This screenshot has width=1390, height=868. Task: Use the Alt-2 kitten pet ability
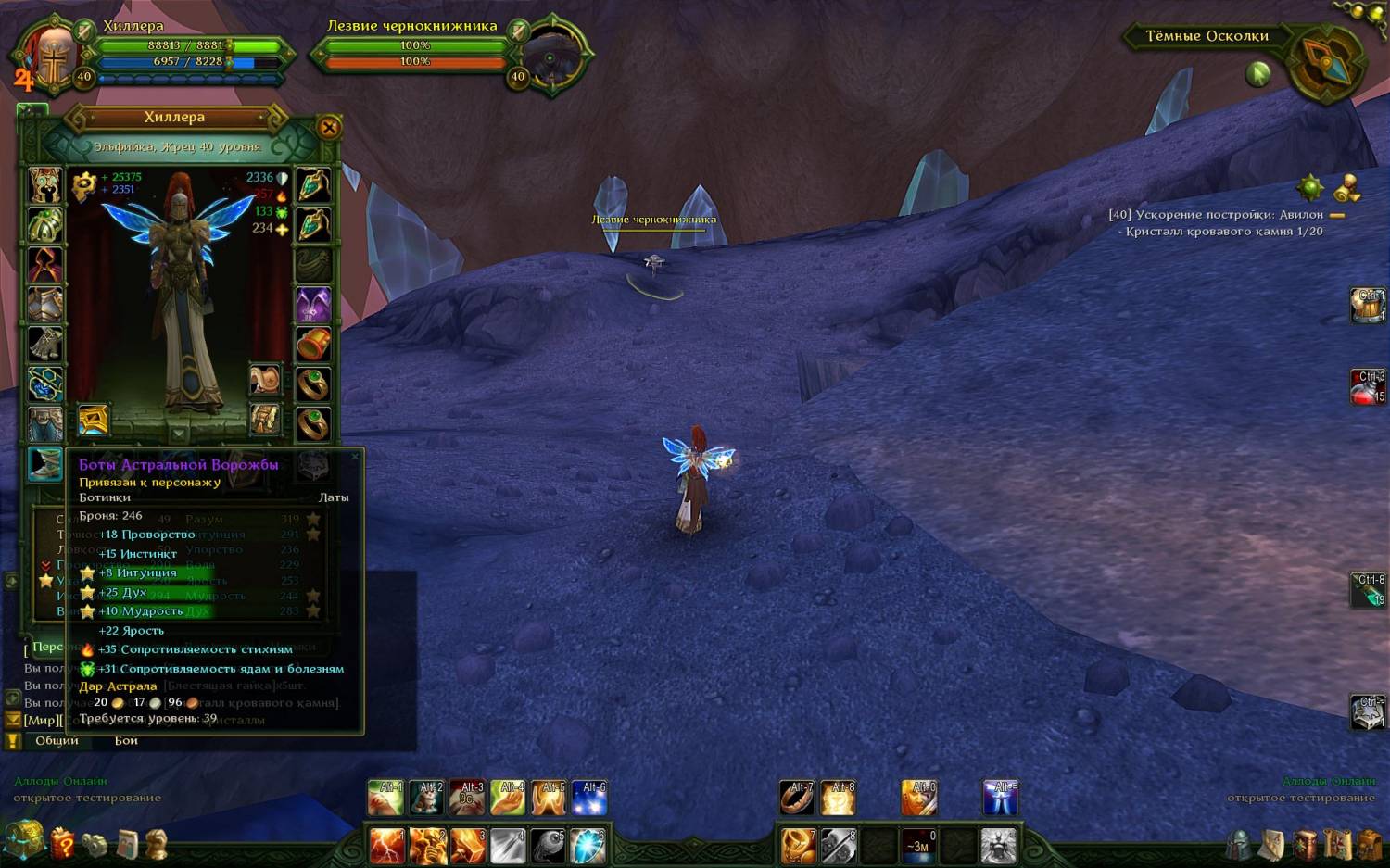[x=426, y=798]
